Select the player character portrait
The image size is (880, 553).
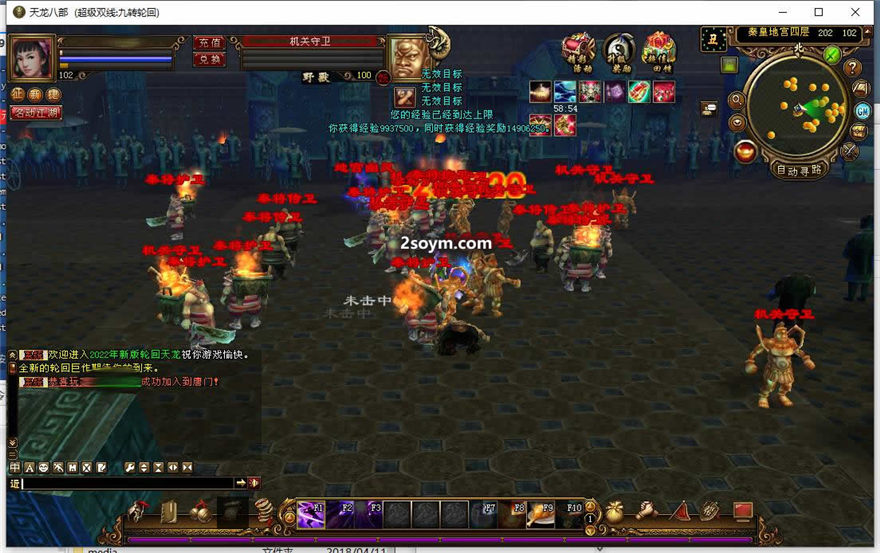33,57
